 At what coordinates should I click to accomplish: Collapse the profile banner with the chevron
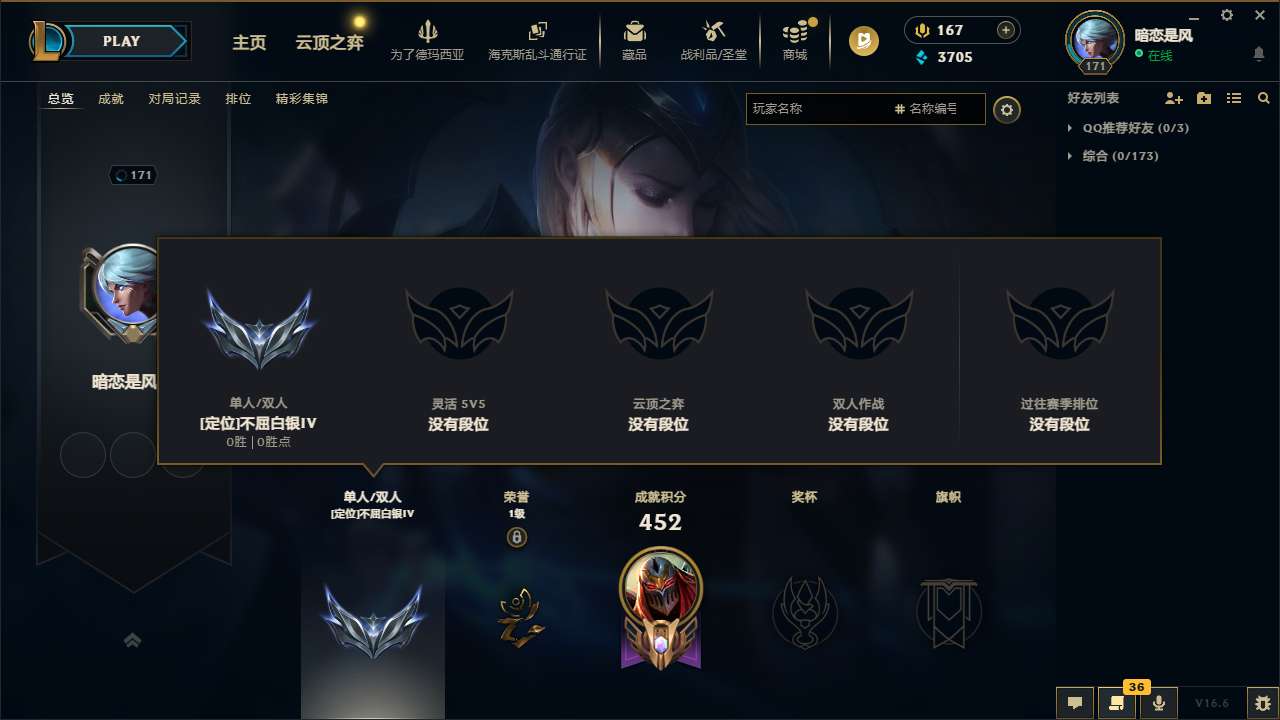point(133,640)
